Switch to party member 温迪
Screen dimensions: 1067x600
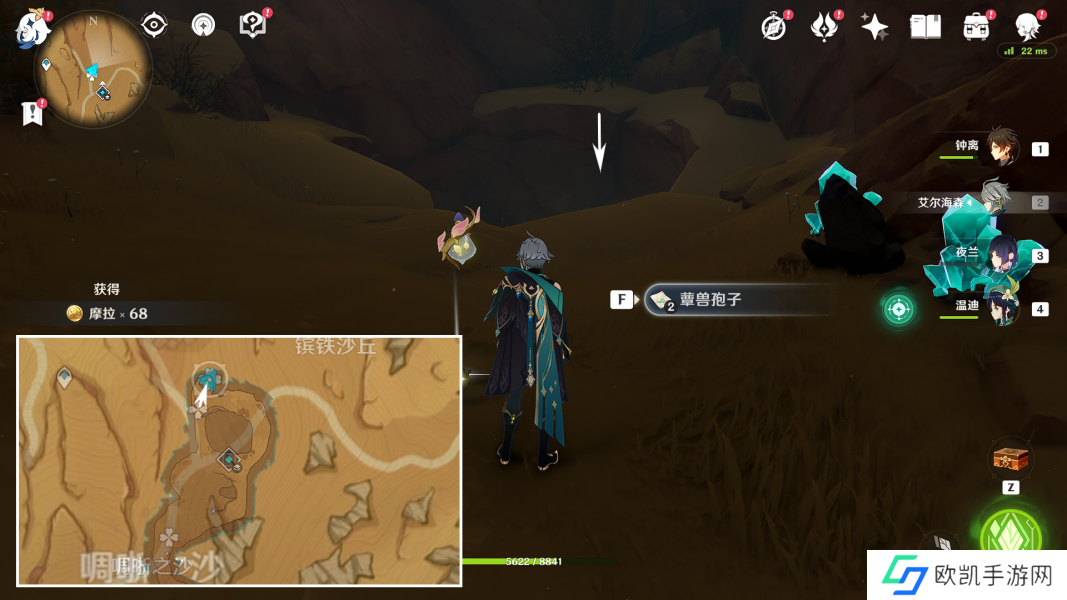(x=1001, y=307)
